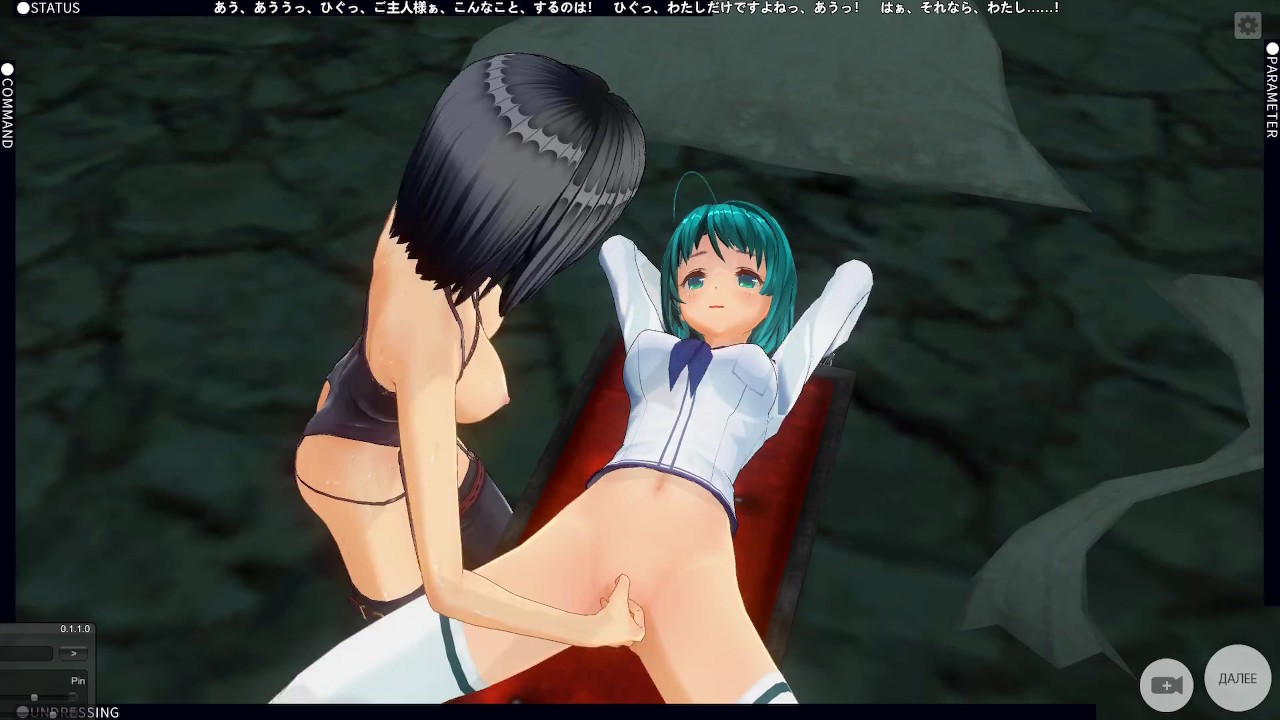1280x720 pixels.
Task: Click the round camera record button
Action: click(x=1166, y=684)
